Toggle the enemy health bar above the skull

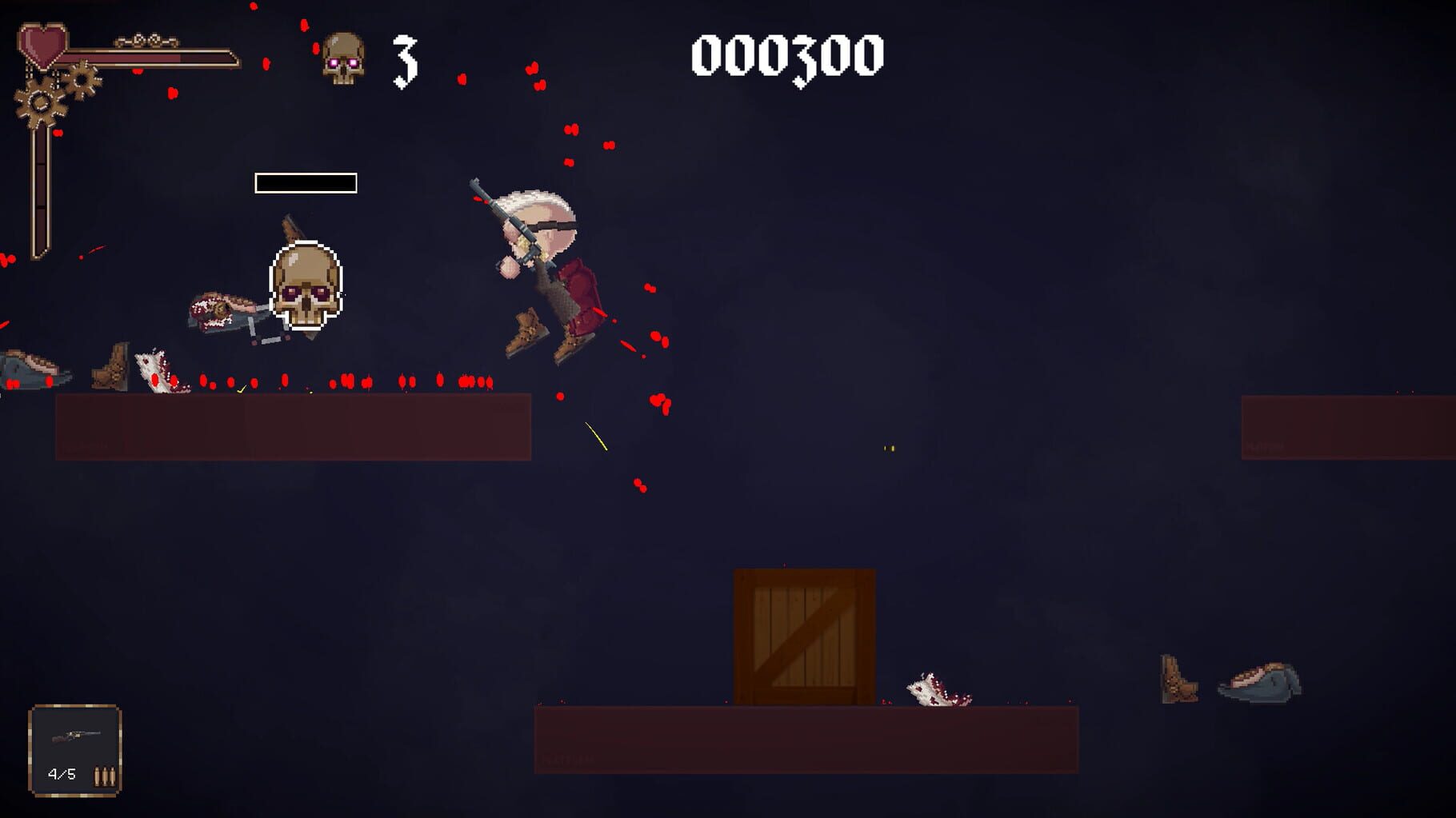coord(305,184)
